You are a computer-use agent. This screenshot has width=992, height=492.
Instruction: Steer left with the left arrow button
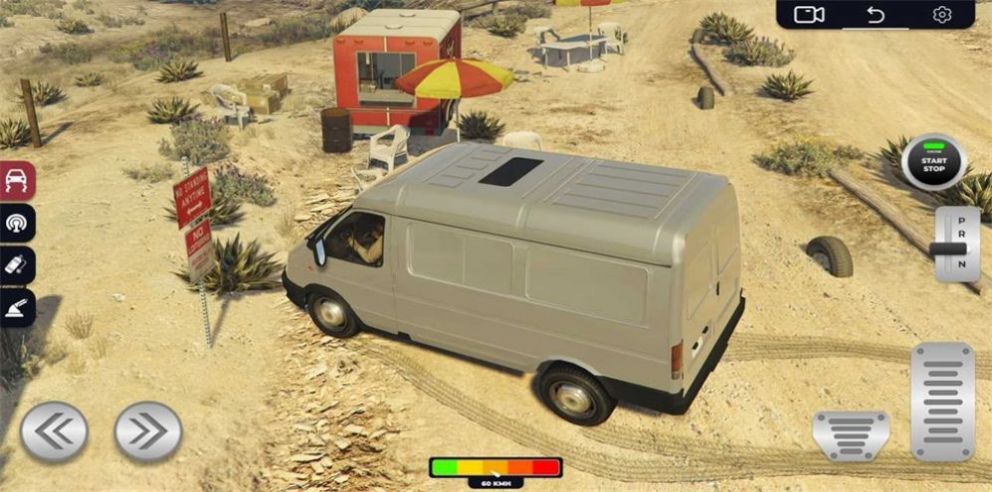click(x=54, y=431)
